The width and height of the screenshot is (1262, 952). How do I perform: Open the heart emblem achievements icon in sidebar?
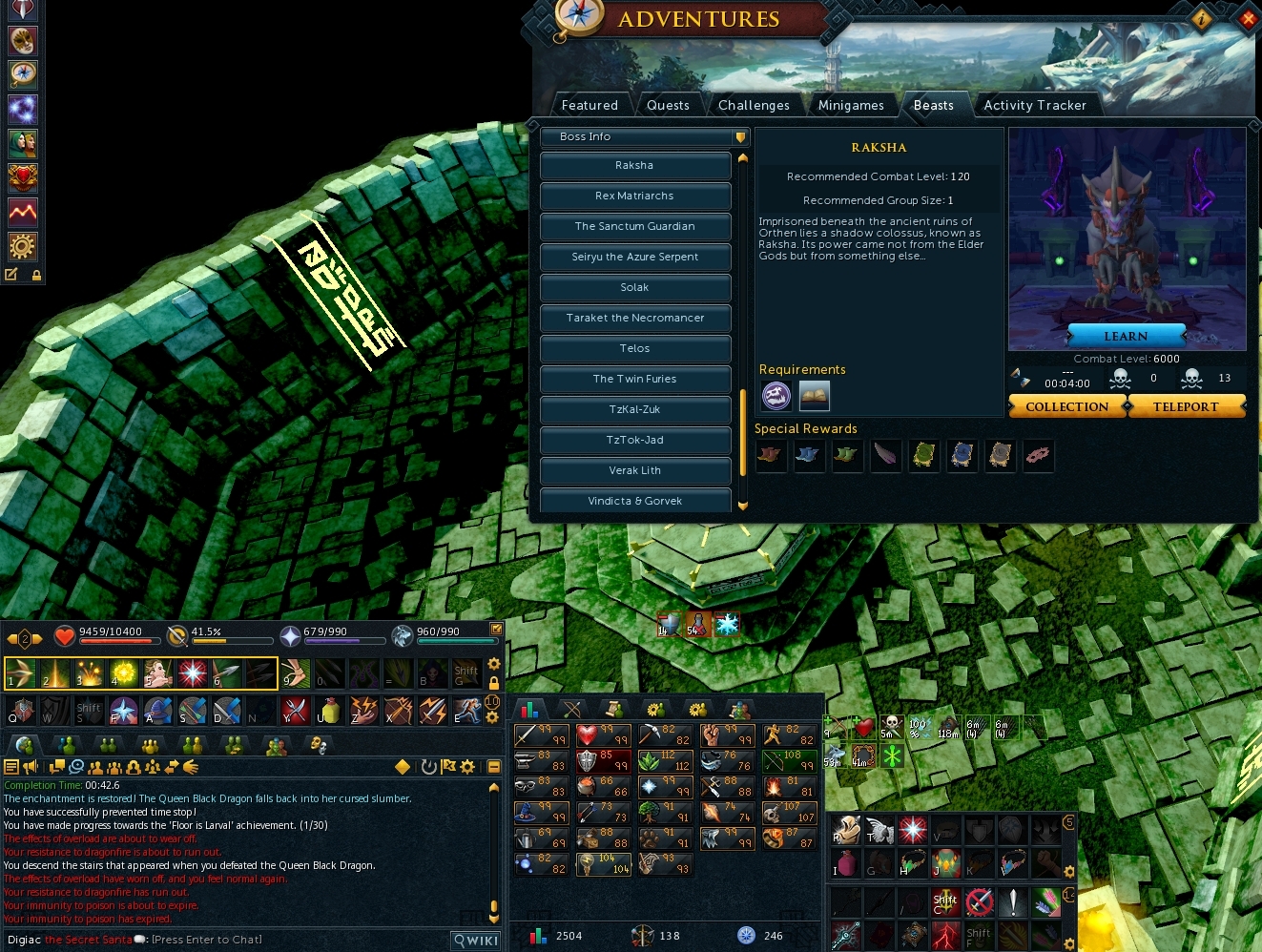23,176
